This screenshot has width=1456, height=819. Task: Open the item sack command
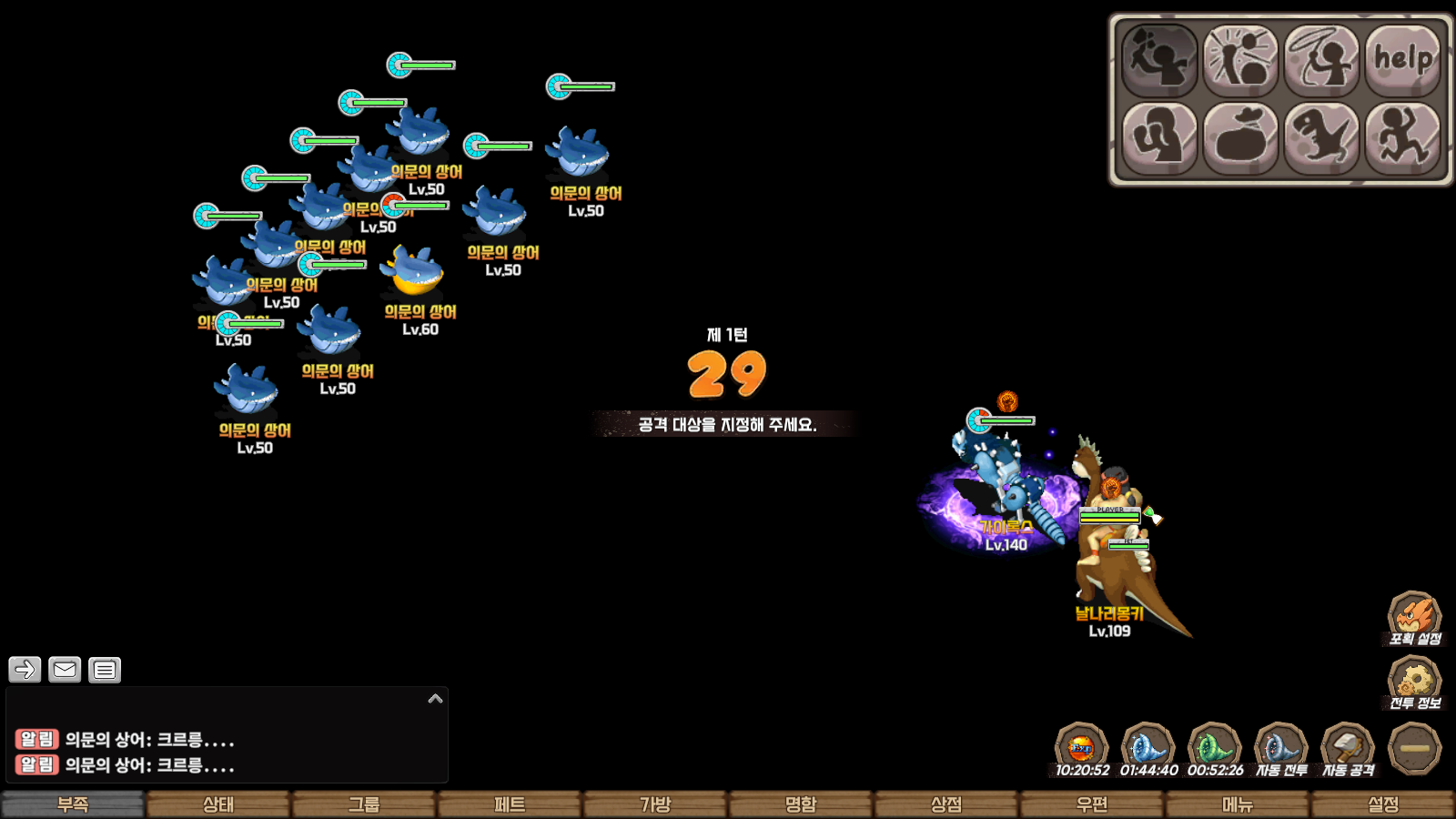coord(1240,138)
